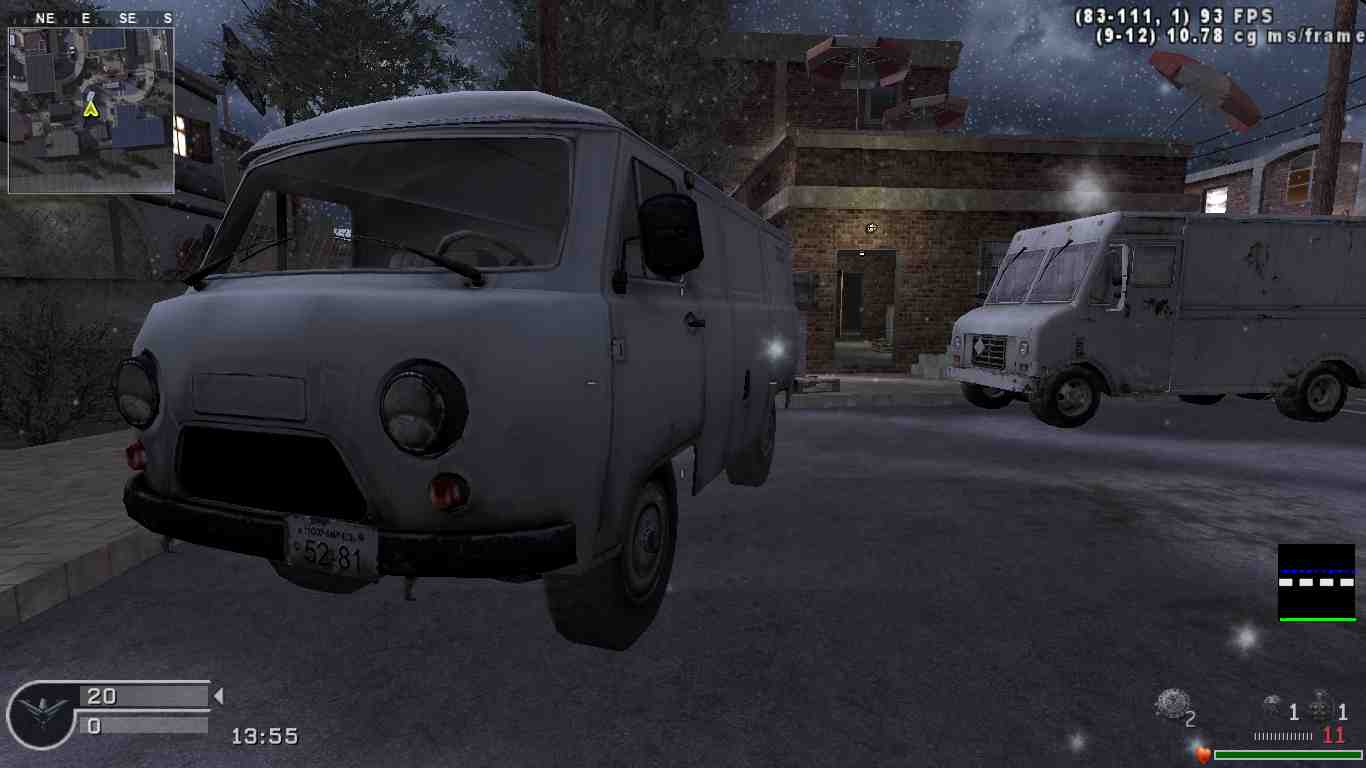Select the winged team emblem icon
The width and height of the screenshot is (1366, 768).
click(x=40, y=713)
